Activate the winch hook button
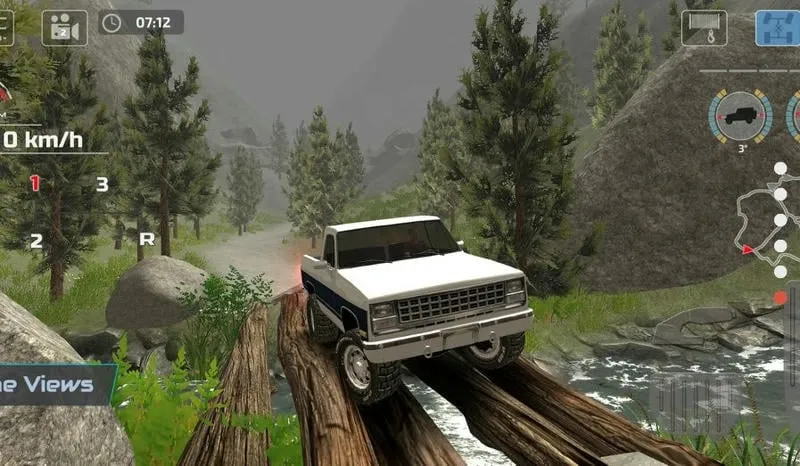The width and height of the screenshot is (800, 466). 704,27
